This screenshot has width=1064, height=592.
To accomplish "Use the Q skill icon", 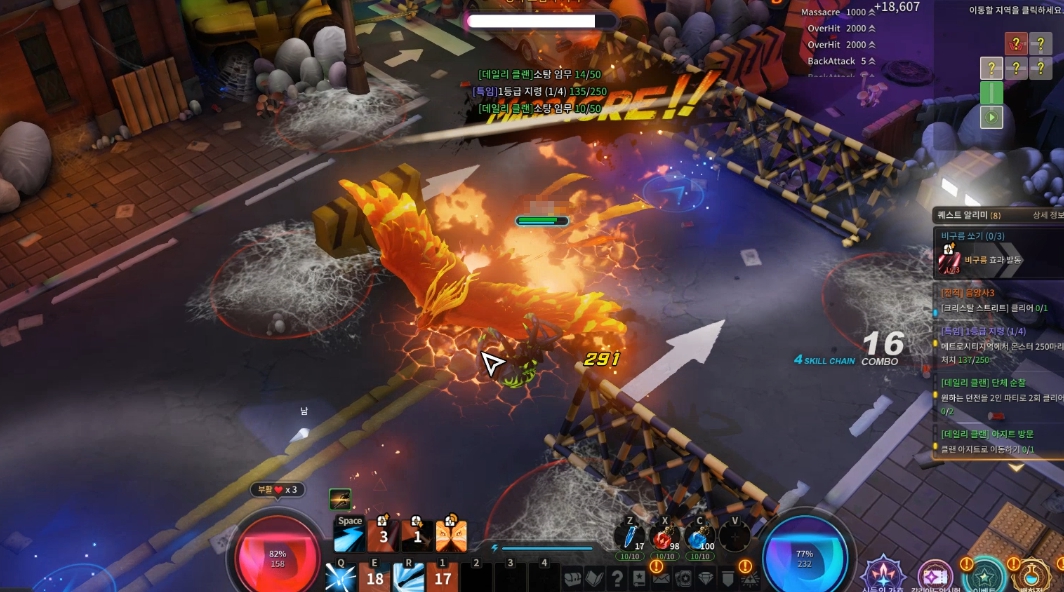I will (342, 577).
